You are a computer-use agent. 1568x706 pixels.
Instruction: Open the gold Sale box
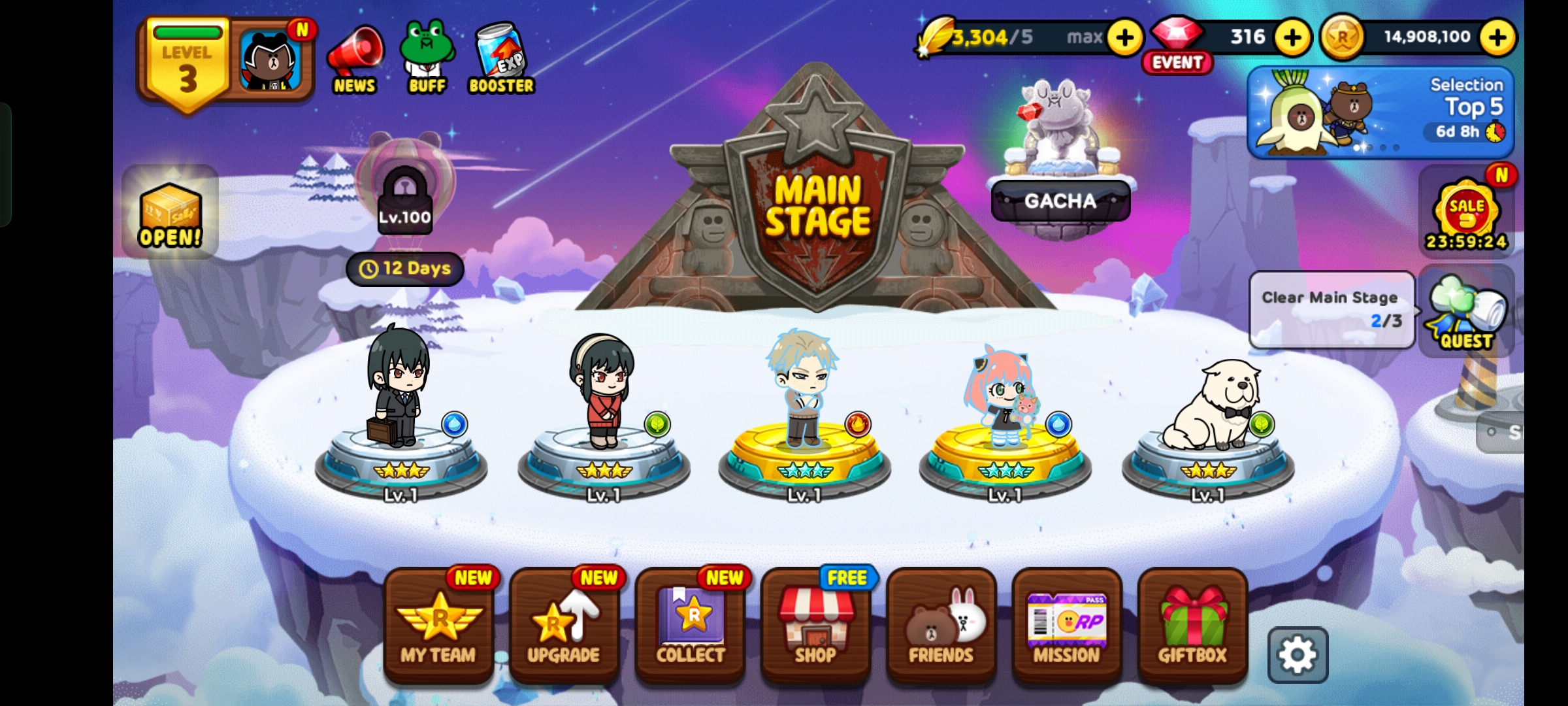pos(170,214)
